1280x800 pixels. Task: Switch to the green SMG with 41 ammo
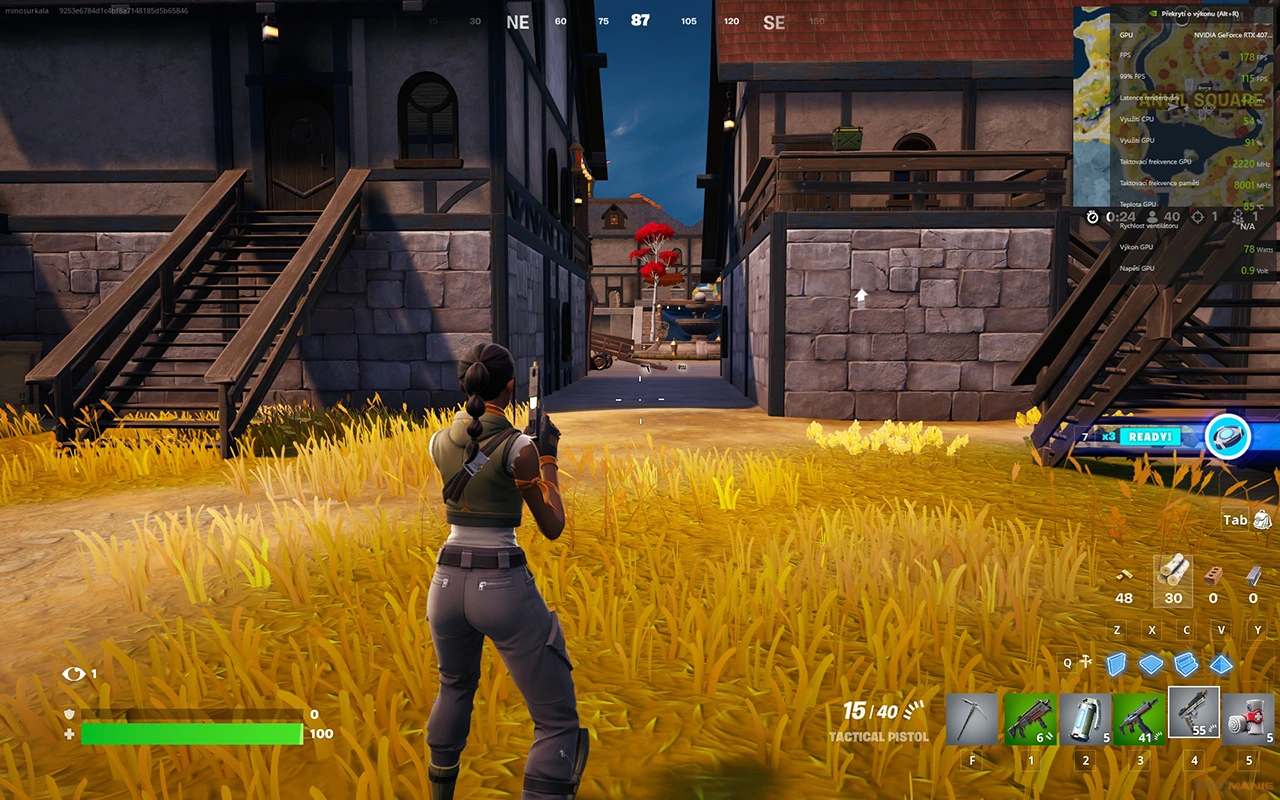tap(1140, 718)
